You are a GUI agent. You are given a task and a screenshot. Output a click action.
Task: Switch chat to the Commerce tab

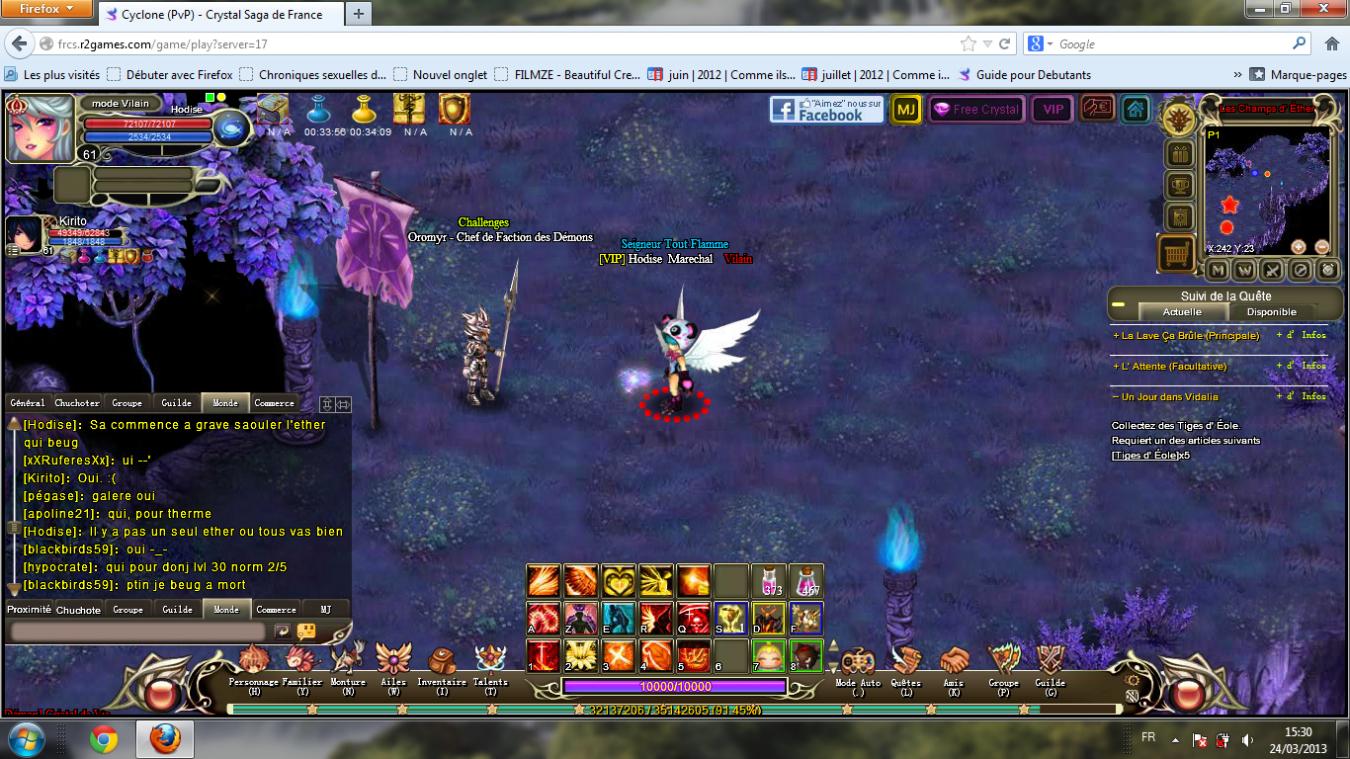click(274, 403)
